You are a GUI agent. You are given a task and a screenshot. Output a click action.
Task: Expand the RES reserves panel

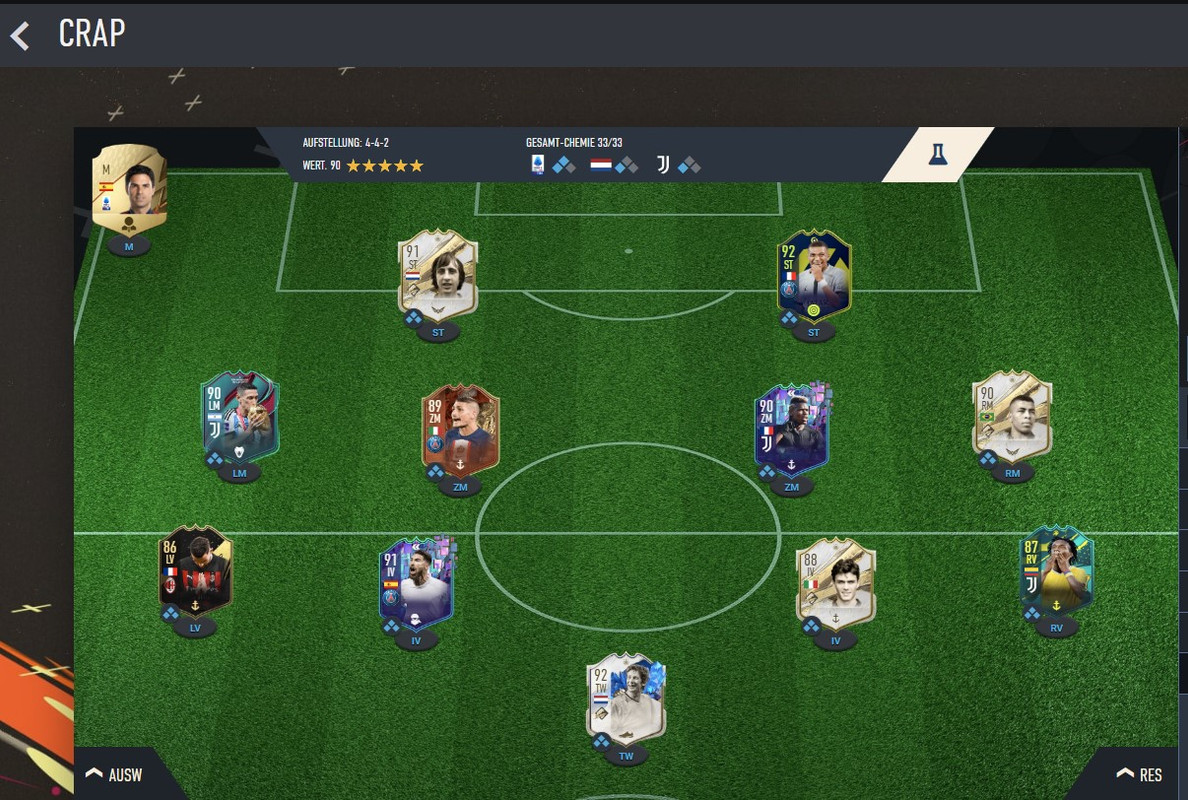click(x=1139, y=774)
